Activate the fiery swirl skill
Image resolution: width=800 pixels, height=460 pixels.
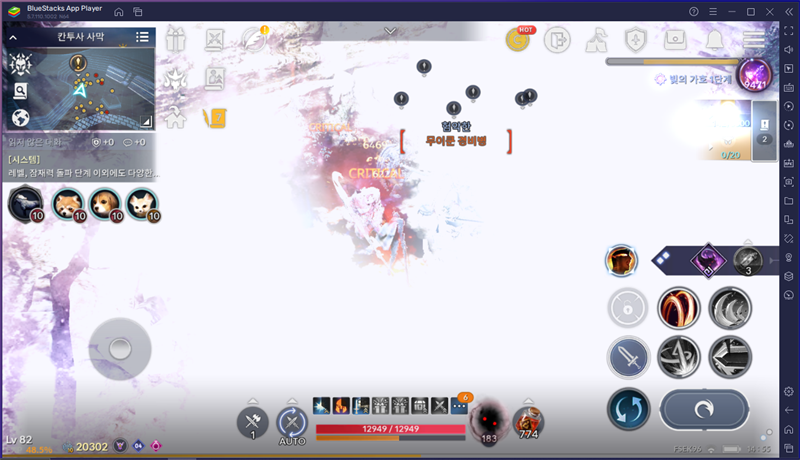(x=678, y=308)
